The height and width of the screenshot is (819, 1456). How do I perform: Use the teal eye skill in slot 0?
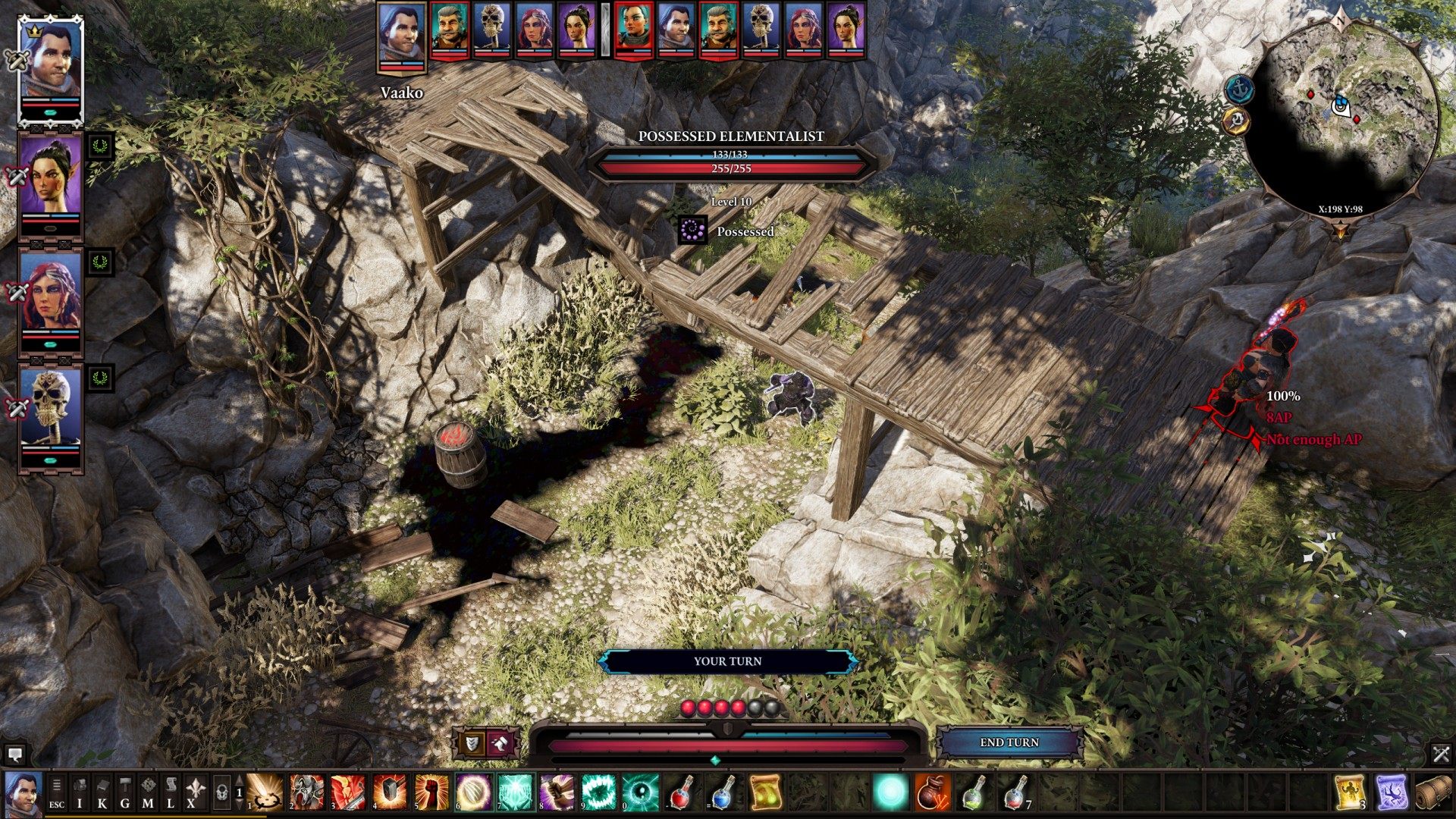(x=640, y=792)
